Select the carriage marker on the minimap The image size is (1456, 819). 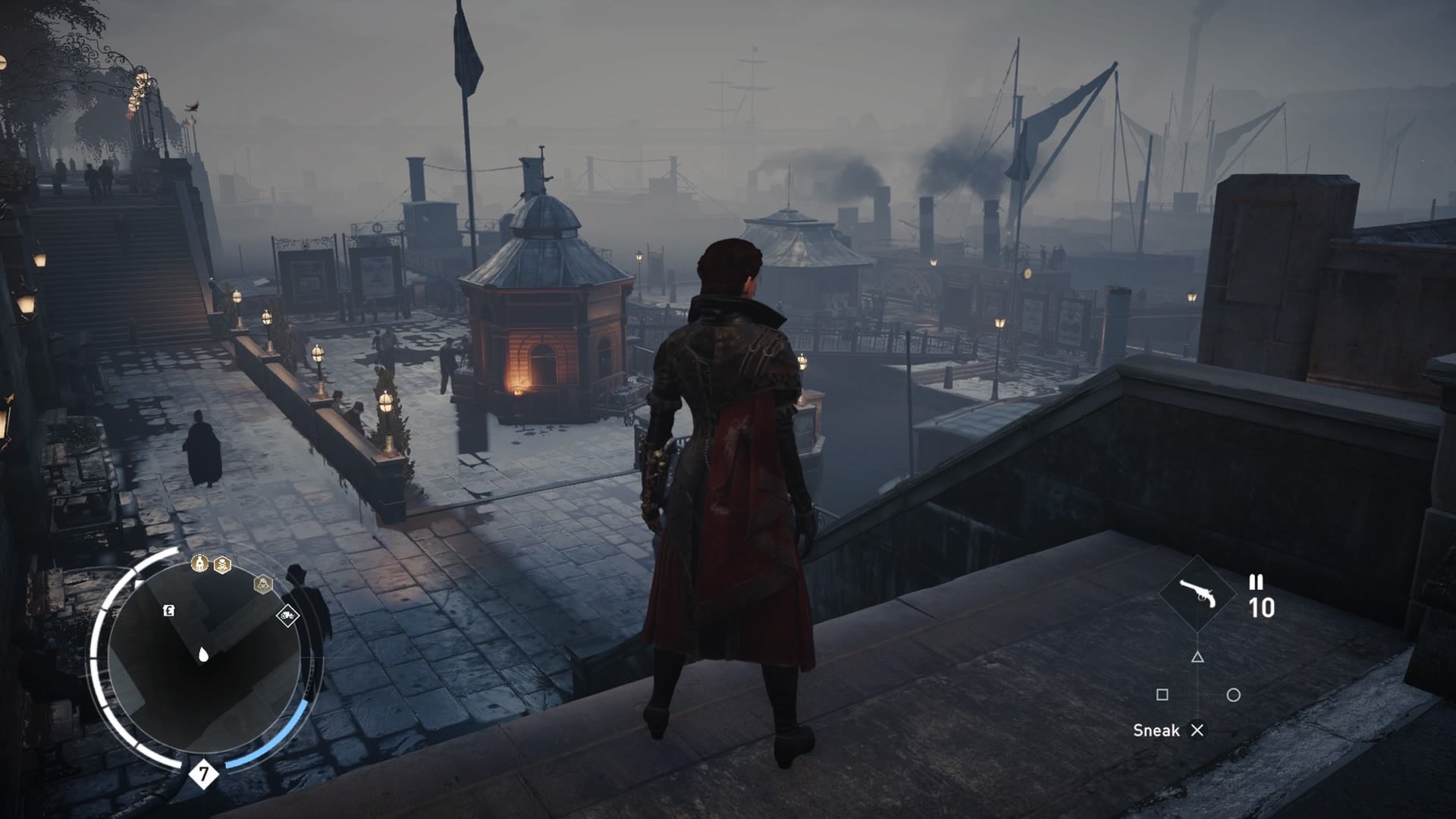tap(287, 615)
